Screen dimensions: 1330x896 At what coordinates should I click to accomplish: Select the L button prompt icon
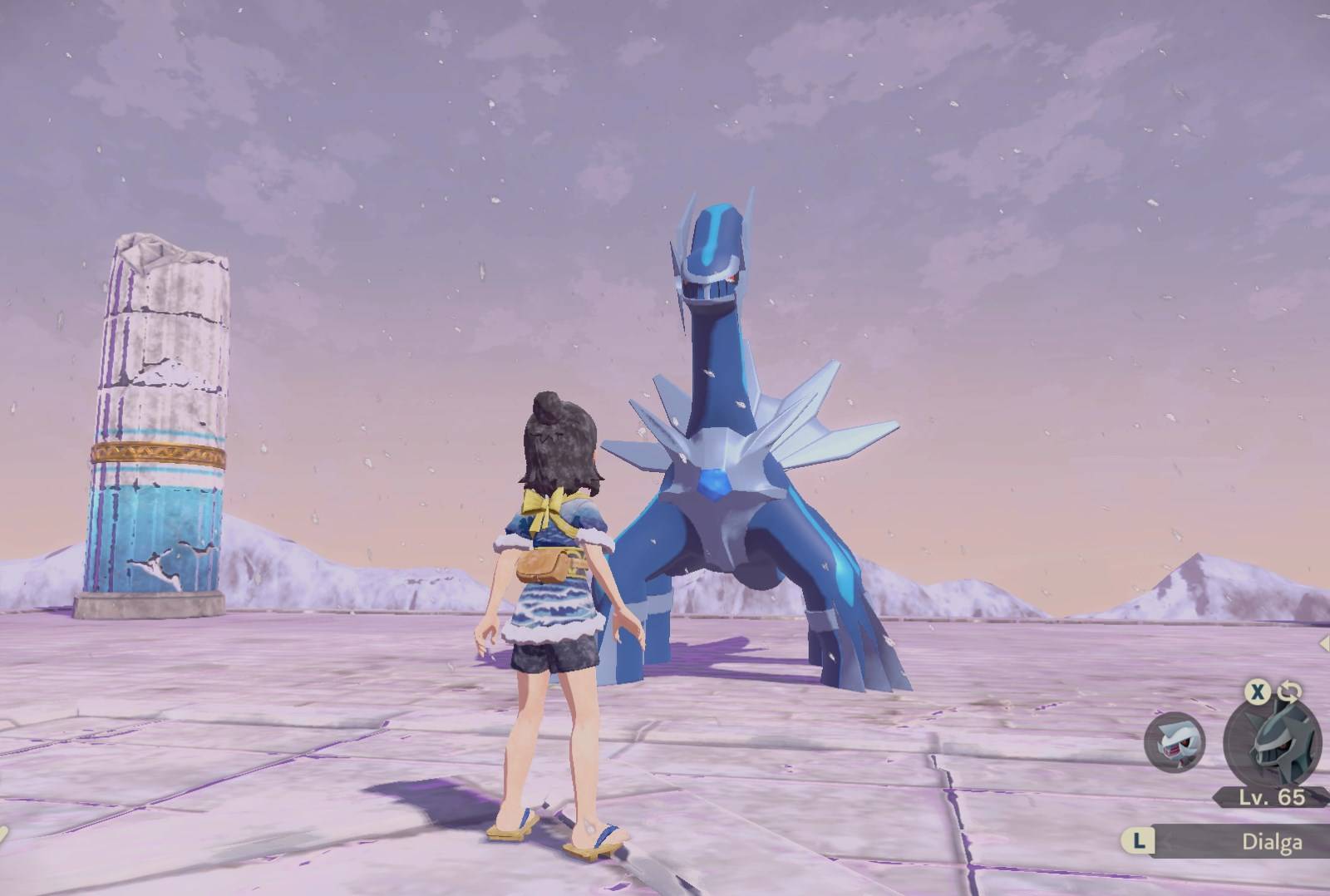pyautogui.click(x=1140, y=842)
